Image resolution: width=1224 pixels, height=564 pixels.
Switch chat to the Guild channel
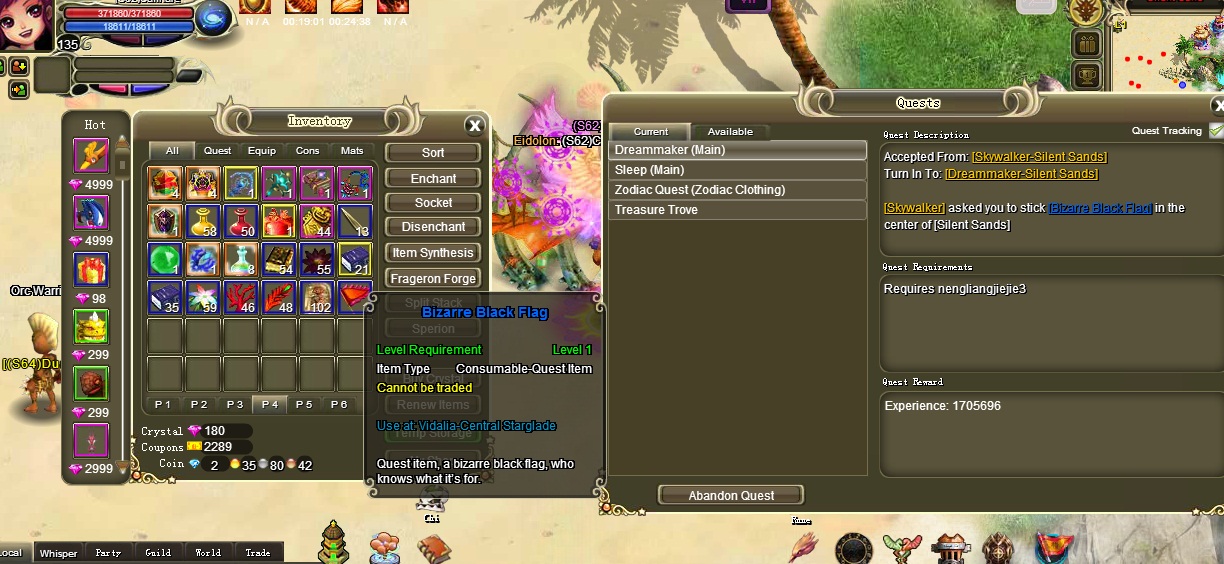(158, 552)
